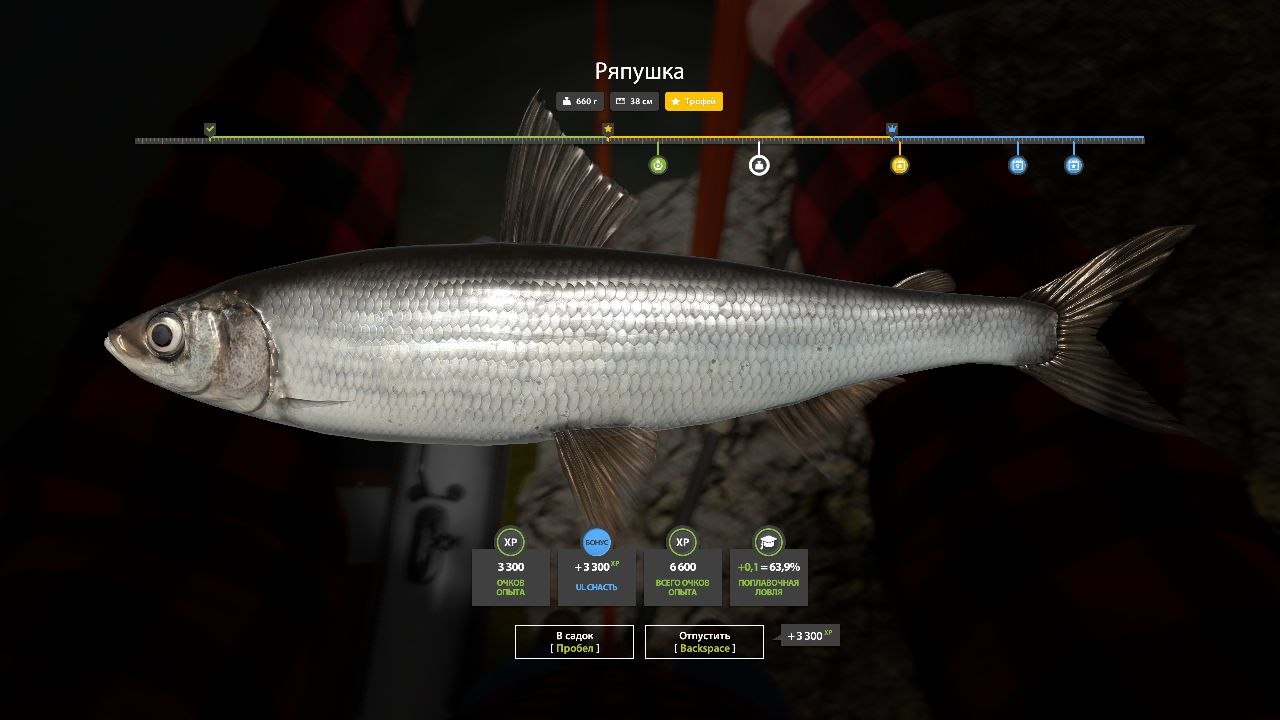Open the UL СНАСТЬ bonus panel
This screenshot has width=1280, height=720.
tap(596, 578)
